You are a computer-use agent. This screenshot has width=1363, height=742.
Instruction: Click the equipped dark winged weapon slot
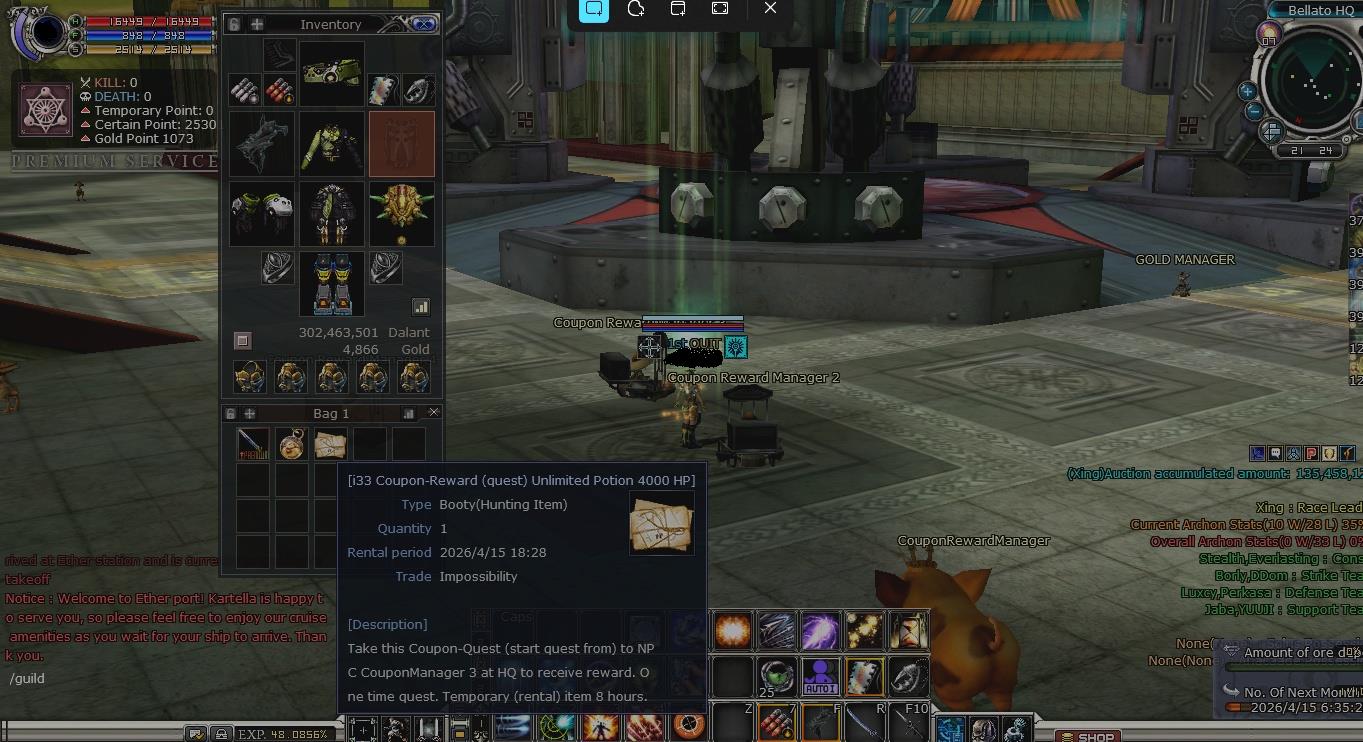coord(262,144)
